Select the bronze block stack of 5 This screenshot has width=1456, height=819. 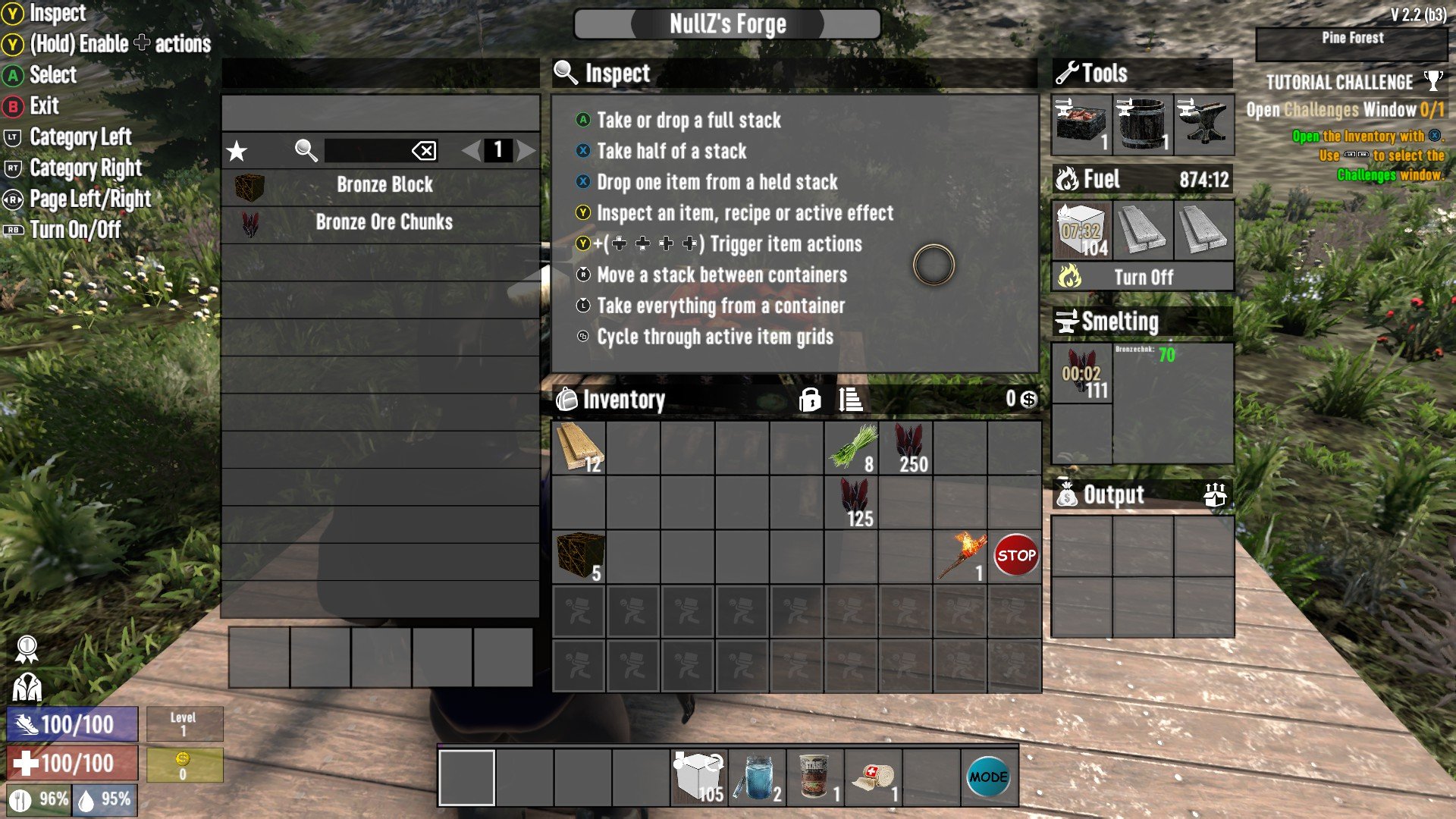pyautogui.click(x=579, y=557)
